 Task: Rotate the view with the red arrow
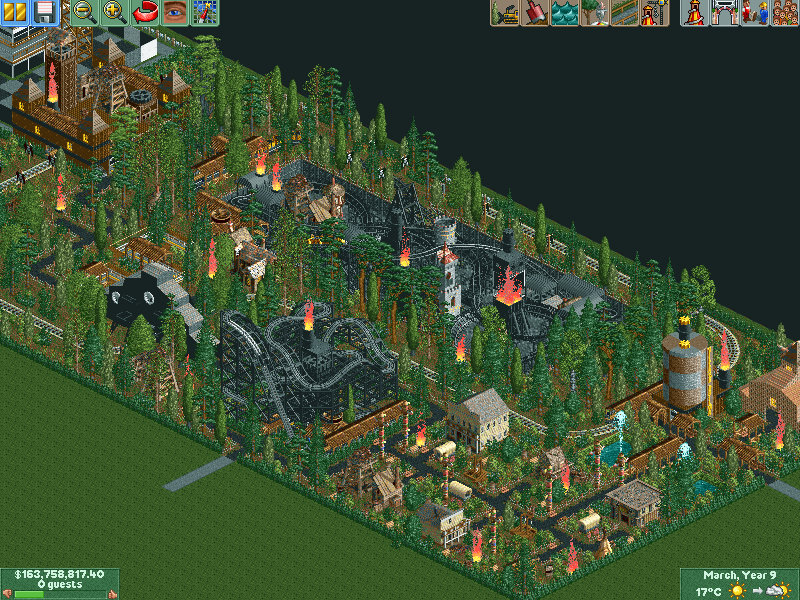pyautogui.click(x=145, y=13)
